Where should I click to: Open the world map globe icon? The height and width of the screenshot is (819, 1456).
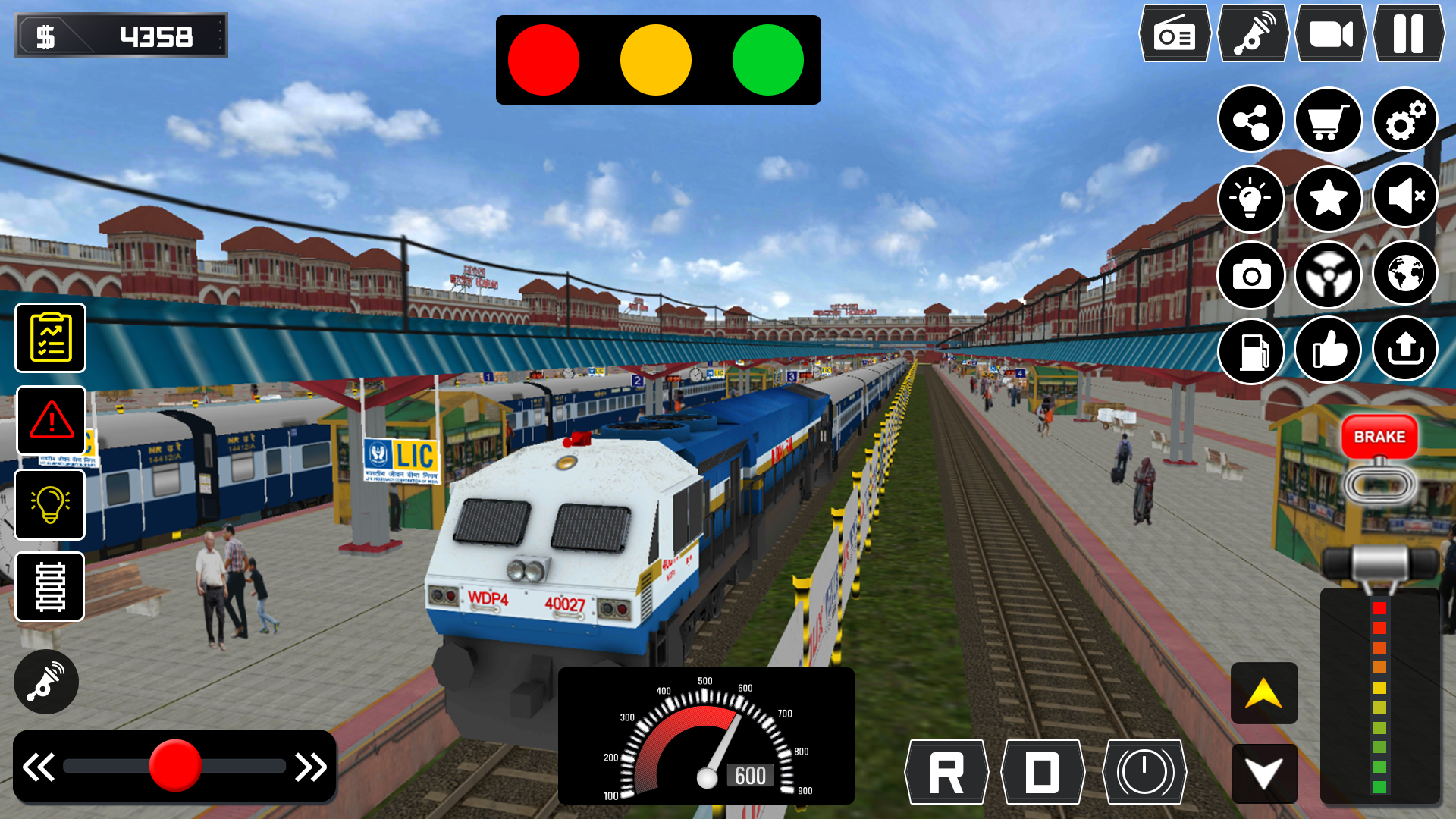pos(1404,275)
